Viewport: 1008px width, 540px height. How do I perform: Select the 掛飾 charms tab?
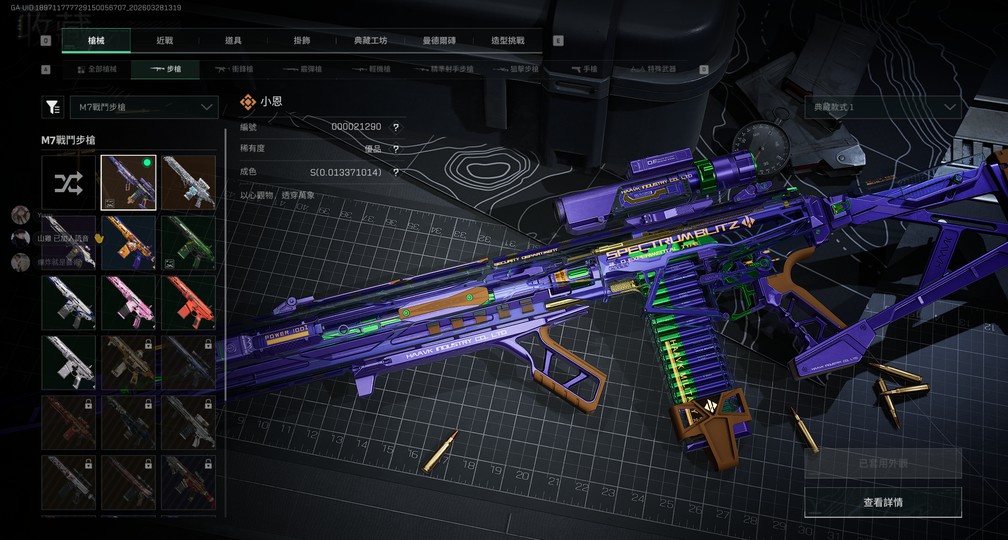[x=302, y=41]
